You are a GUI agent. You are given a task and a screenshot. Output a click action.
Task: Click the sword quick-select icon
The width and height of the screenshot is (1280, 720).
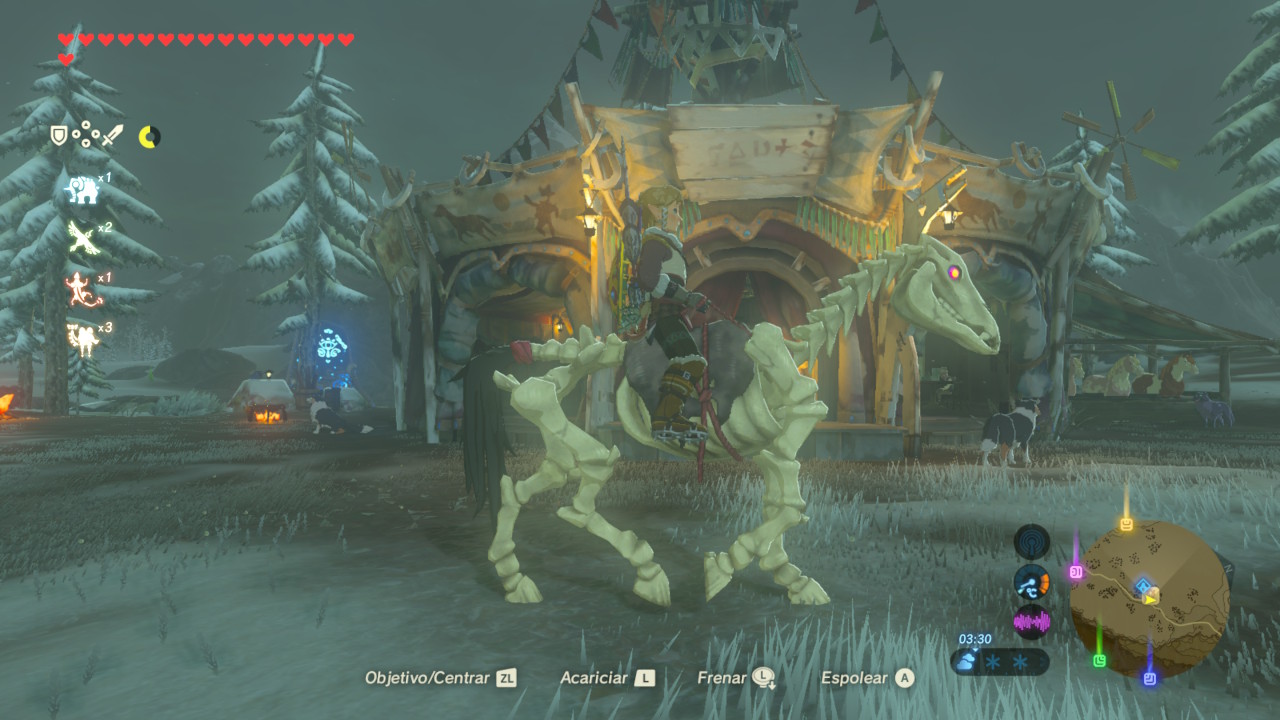(112, 135)
